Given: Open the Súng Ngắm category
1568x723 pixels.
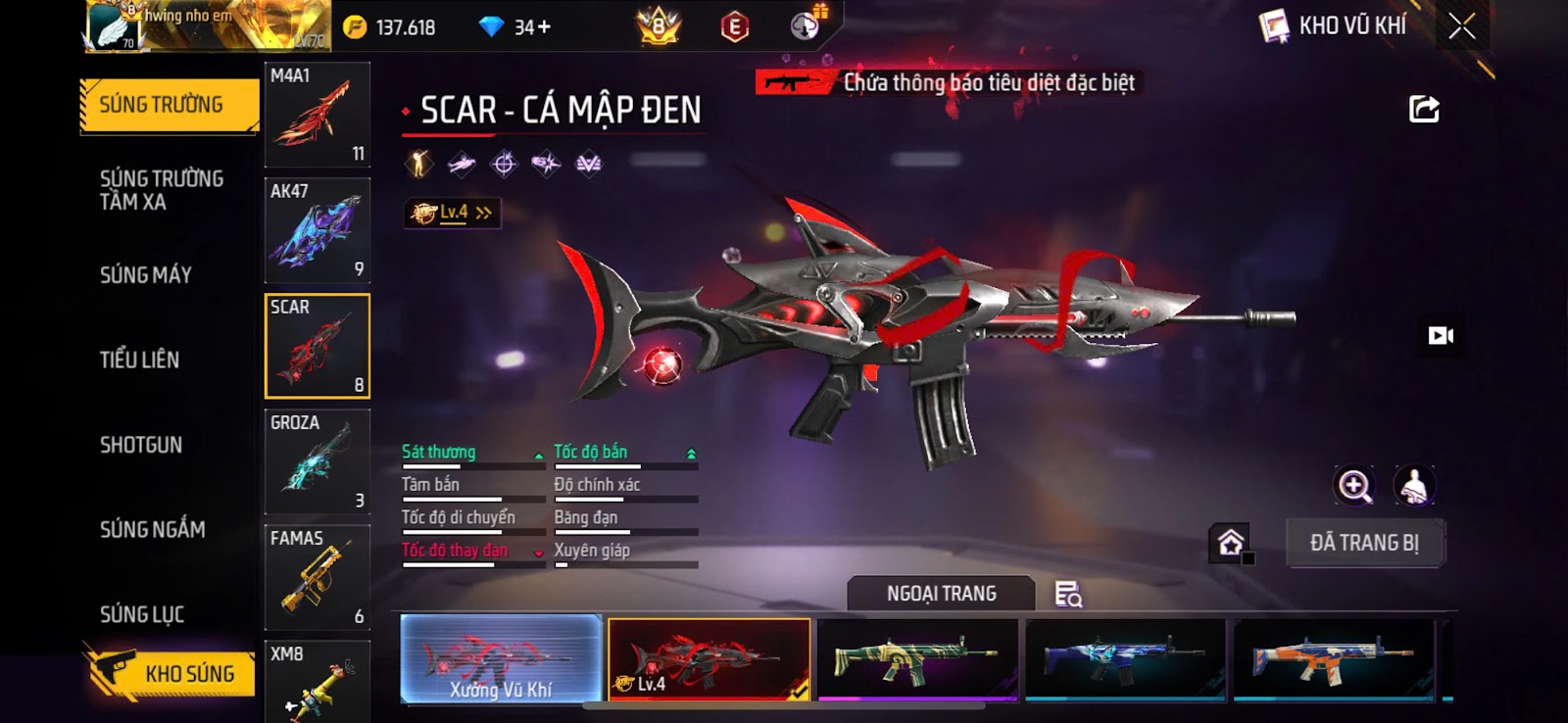Looking at the screenshot, I should (153, 530).
